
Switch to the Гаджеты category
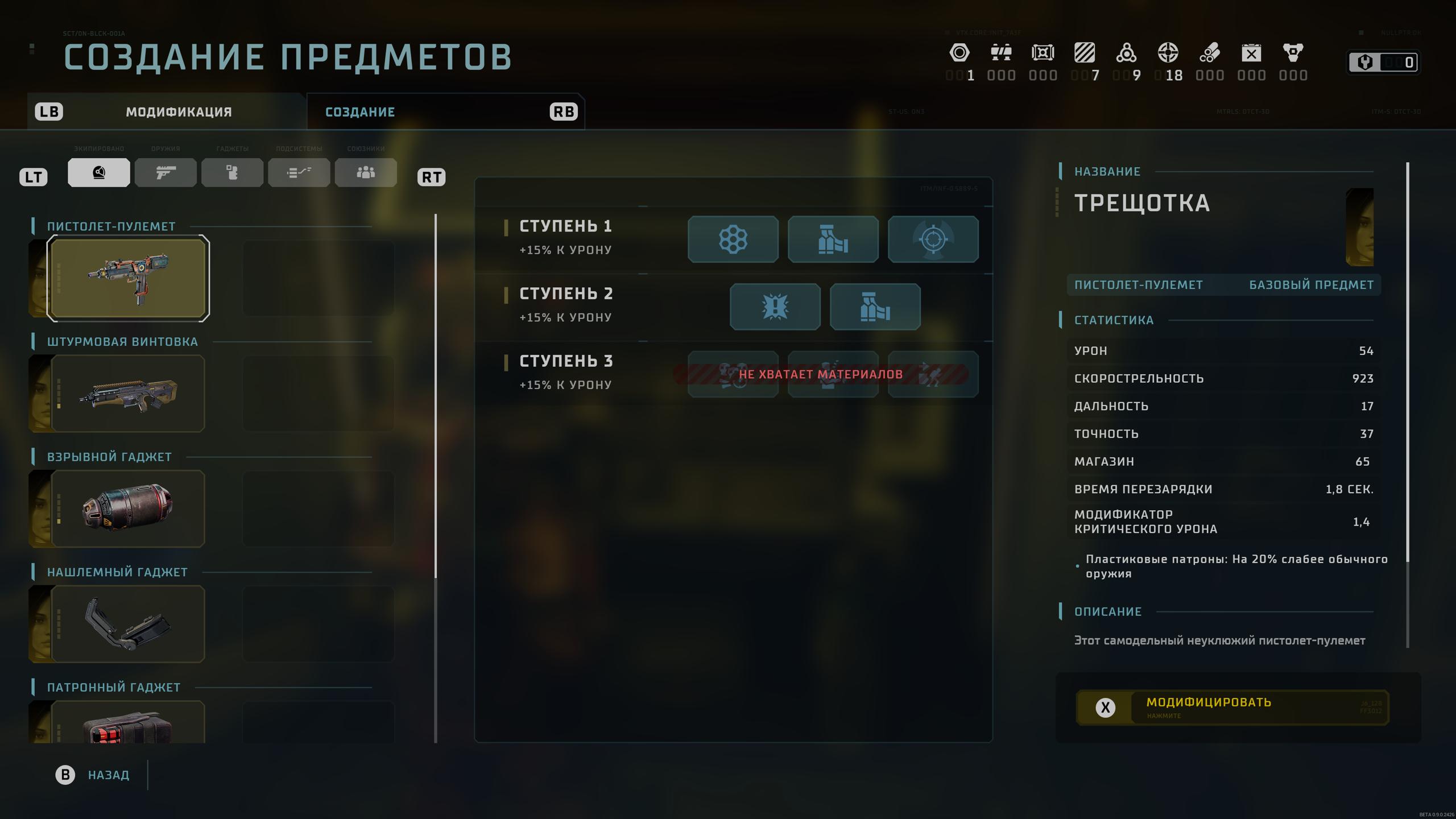(232, 173)
